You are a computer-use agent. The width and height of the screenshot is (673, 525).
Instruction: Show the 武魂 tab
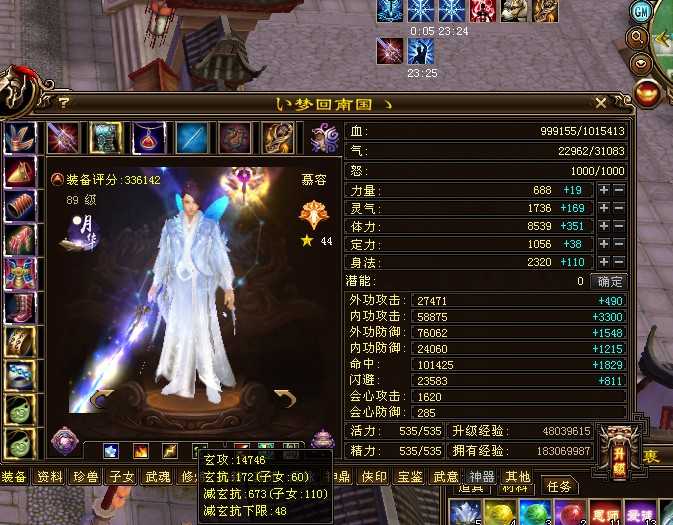click(158, 477)
